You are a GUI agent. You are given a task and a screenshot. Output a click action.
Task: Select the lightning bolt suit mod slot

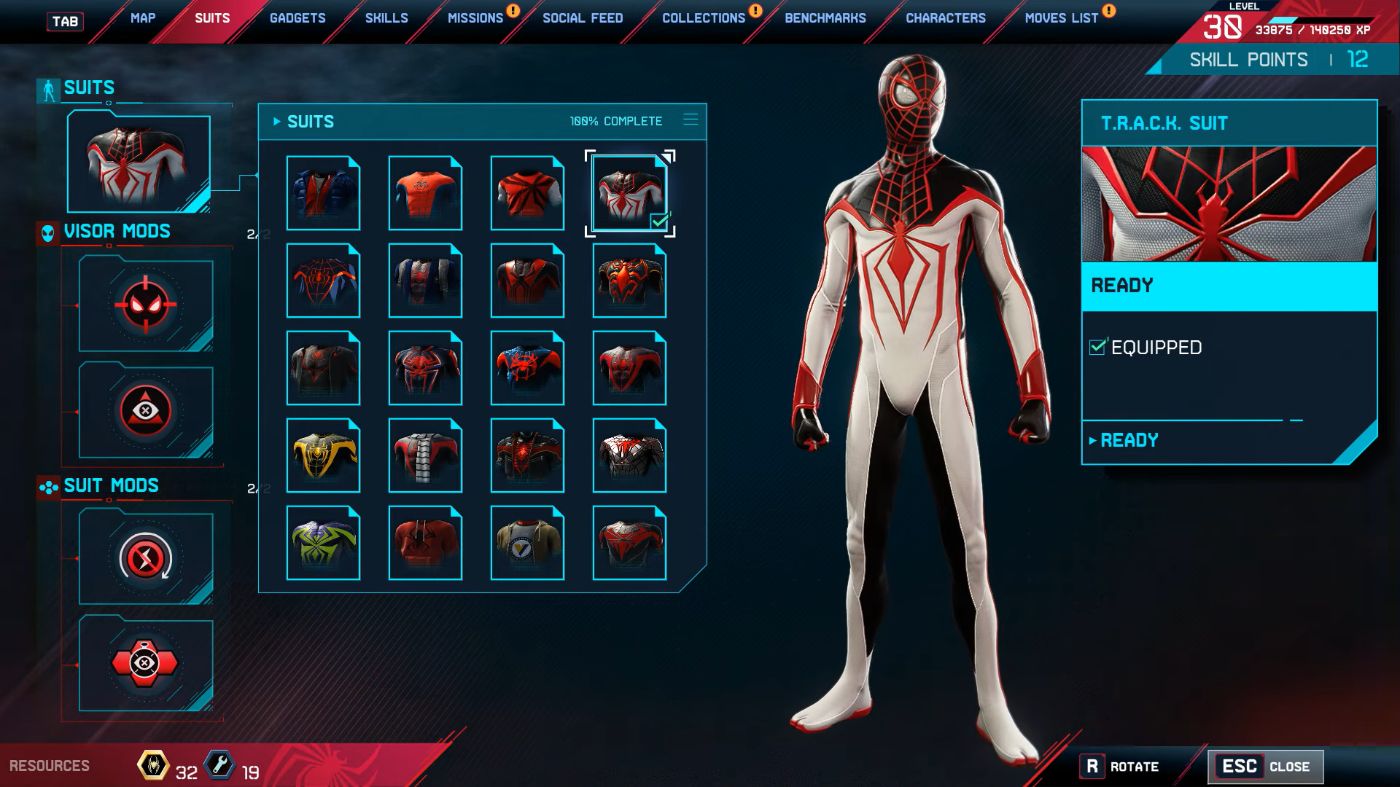coord(146,556)
